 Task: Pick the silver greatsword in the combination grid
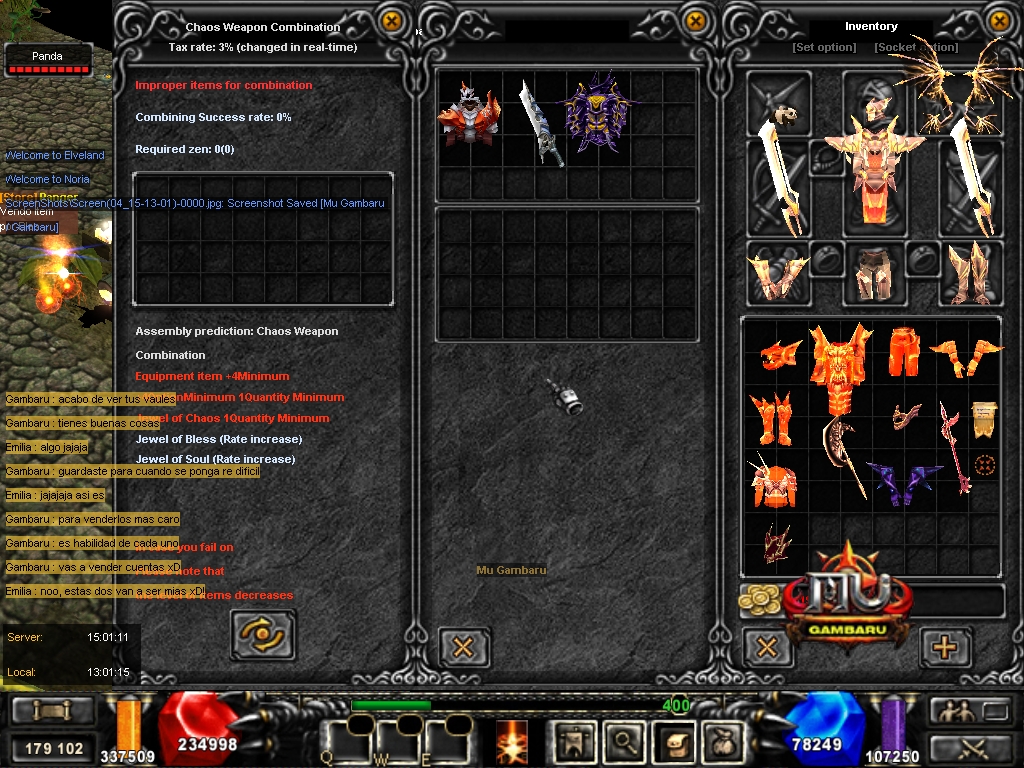pos(537,123)
